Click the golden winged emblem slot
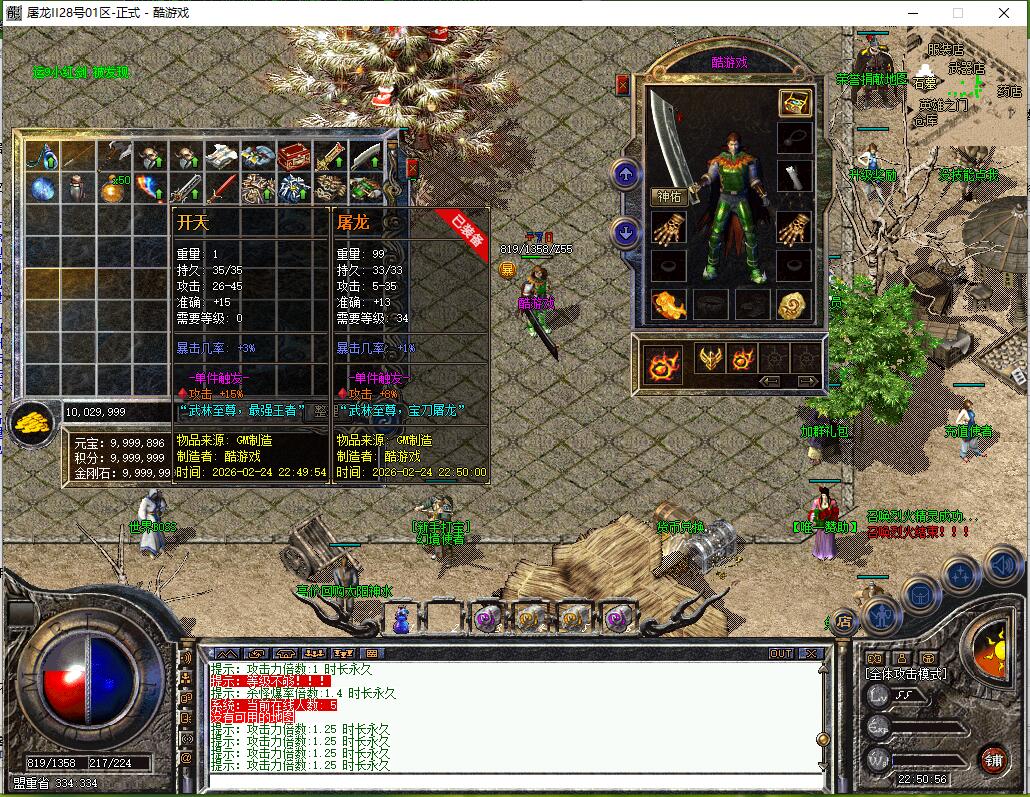The height and width of the screenshot is (797, 1030). (x=711, y=358)
